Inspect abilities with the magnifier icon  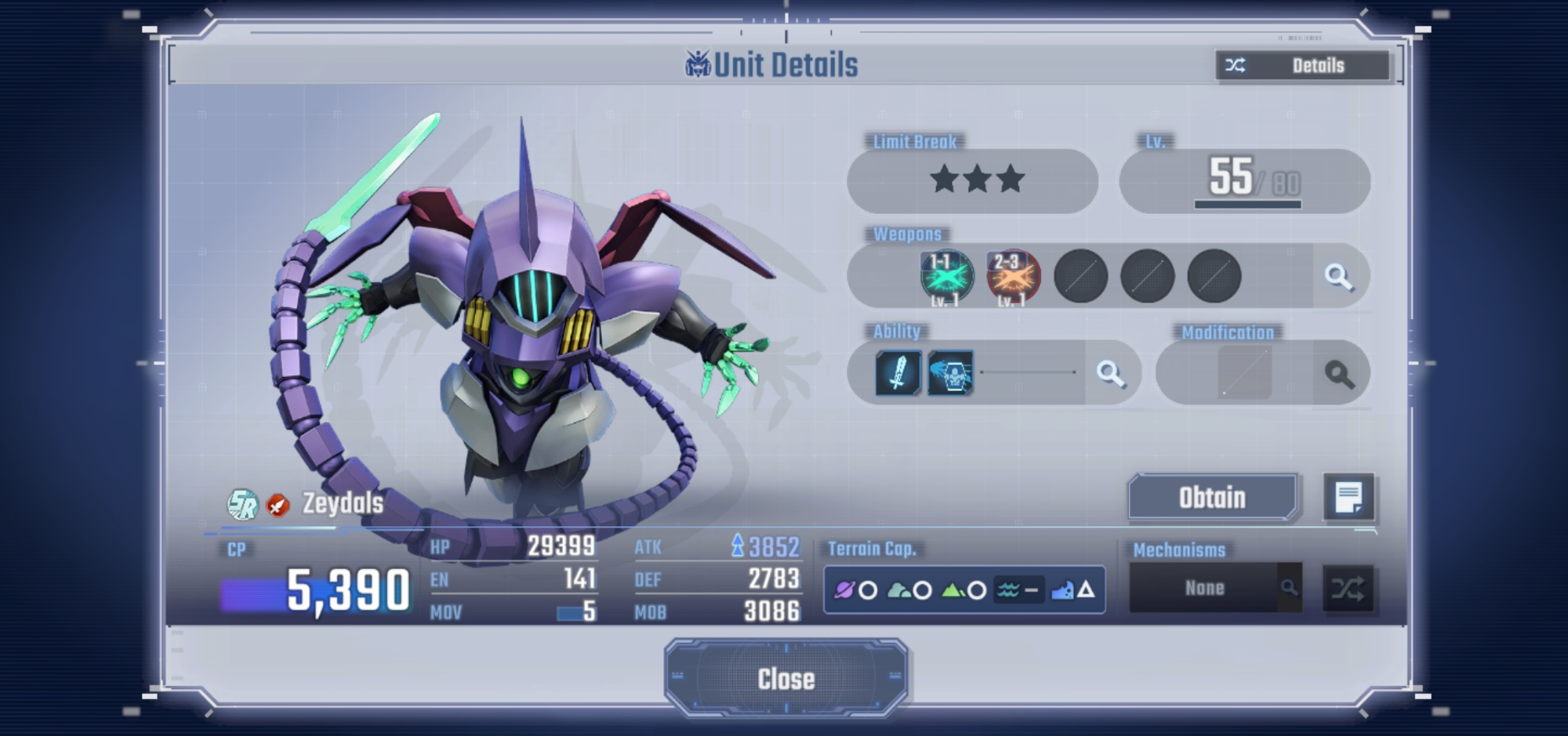pyautogui.click(x=1110, y=373)
